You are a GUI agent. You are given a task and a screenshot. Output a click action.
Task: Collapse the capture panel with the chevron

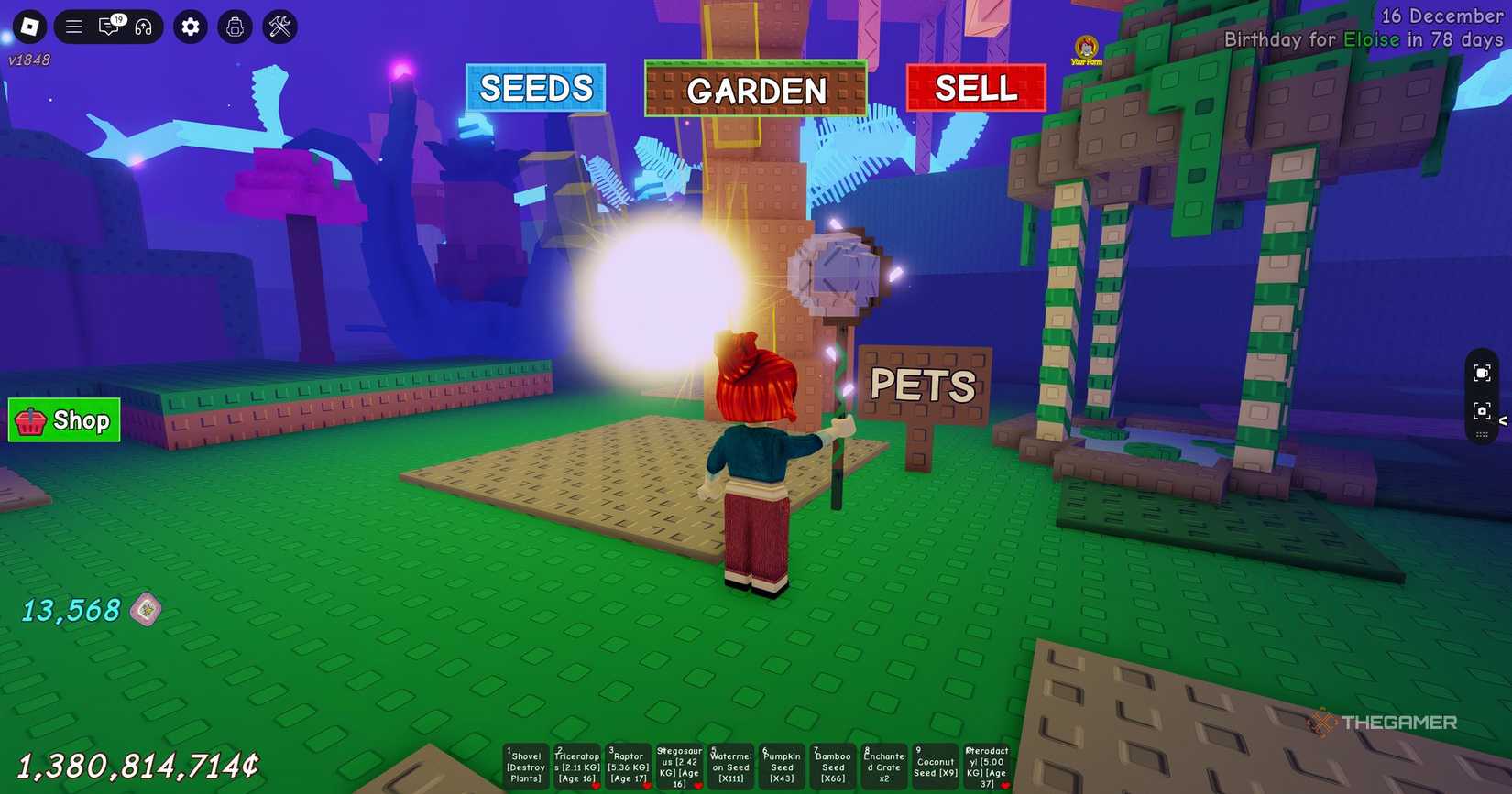click(x=1504, y=419)
